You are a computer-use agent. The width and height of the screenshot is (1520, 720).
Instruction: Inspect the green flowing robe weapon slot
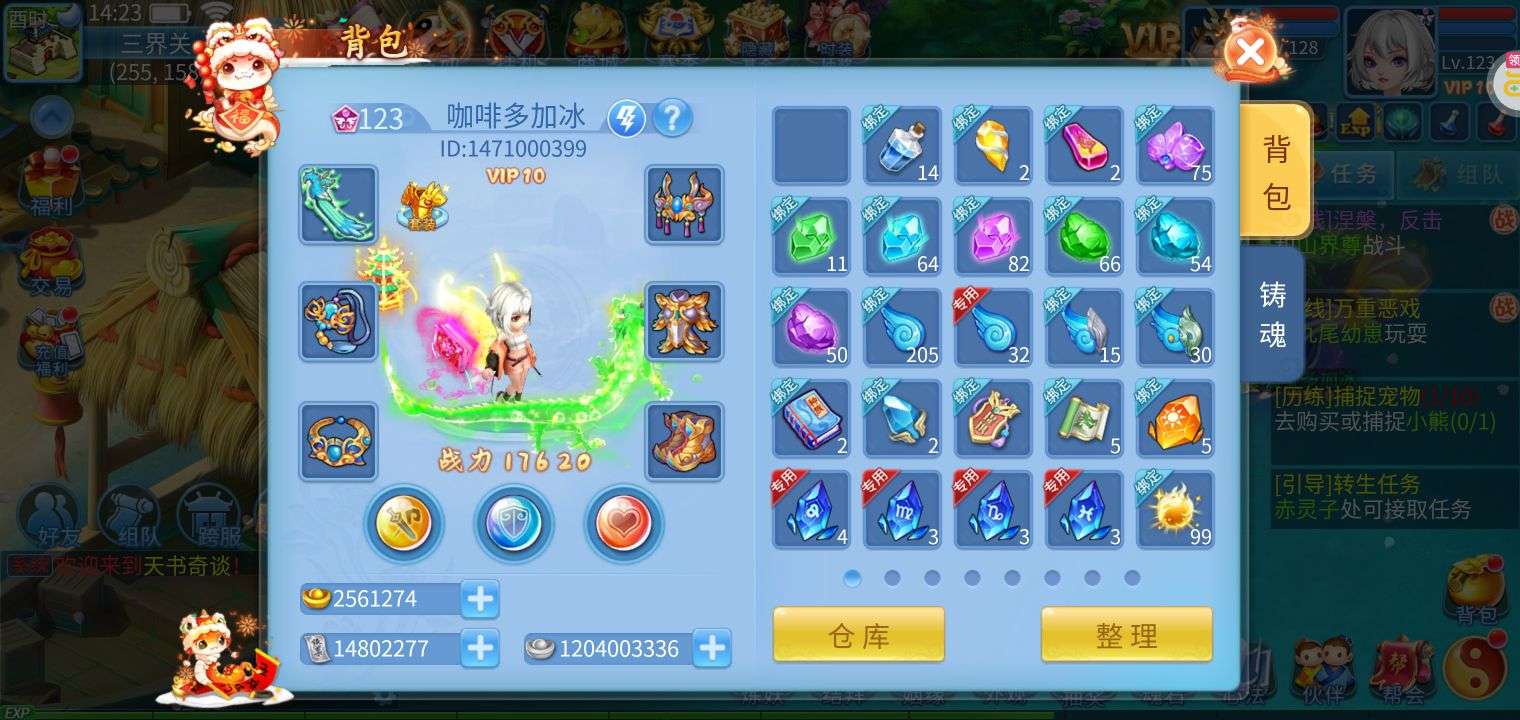[x=338, y=204]
